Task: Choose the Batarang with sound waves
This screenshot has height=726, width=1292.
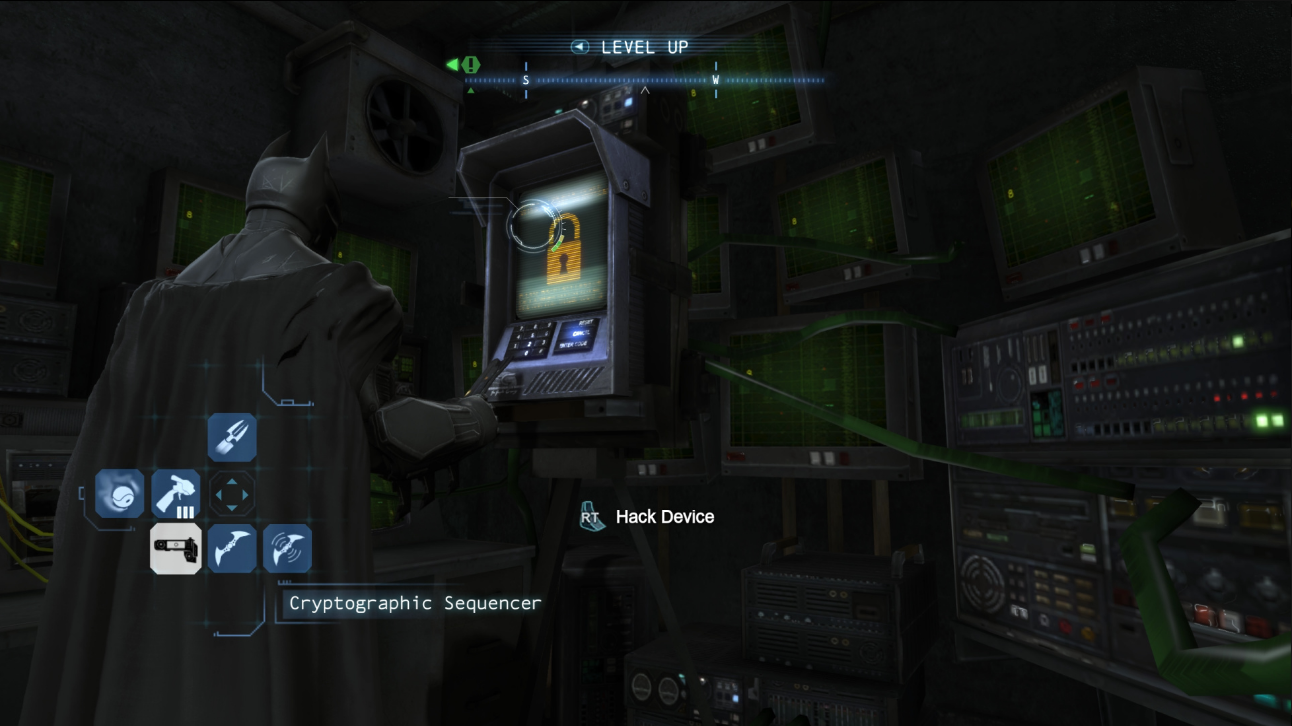Action: (287, 549)
